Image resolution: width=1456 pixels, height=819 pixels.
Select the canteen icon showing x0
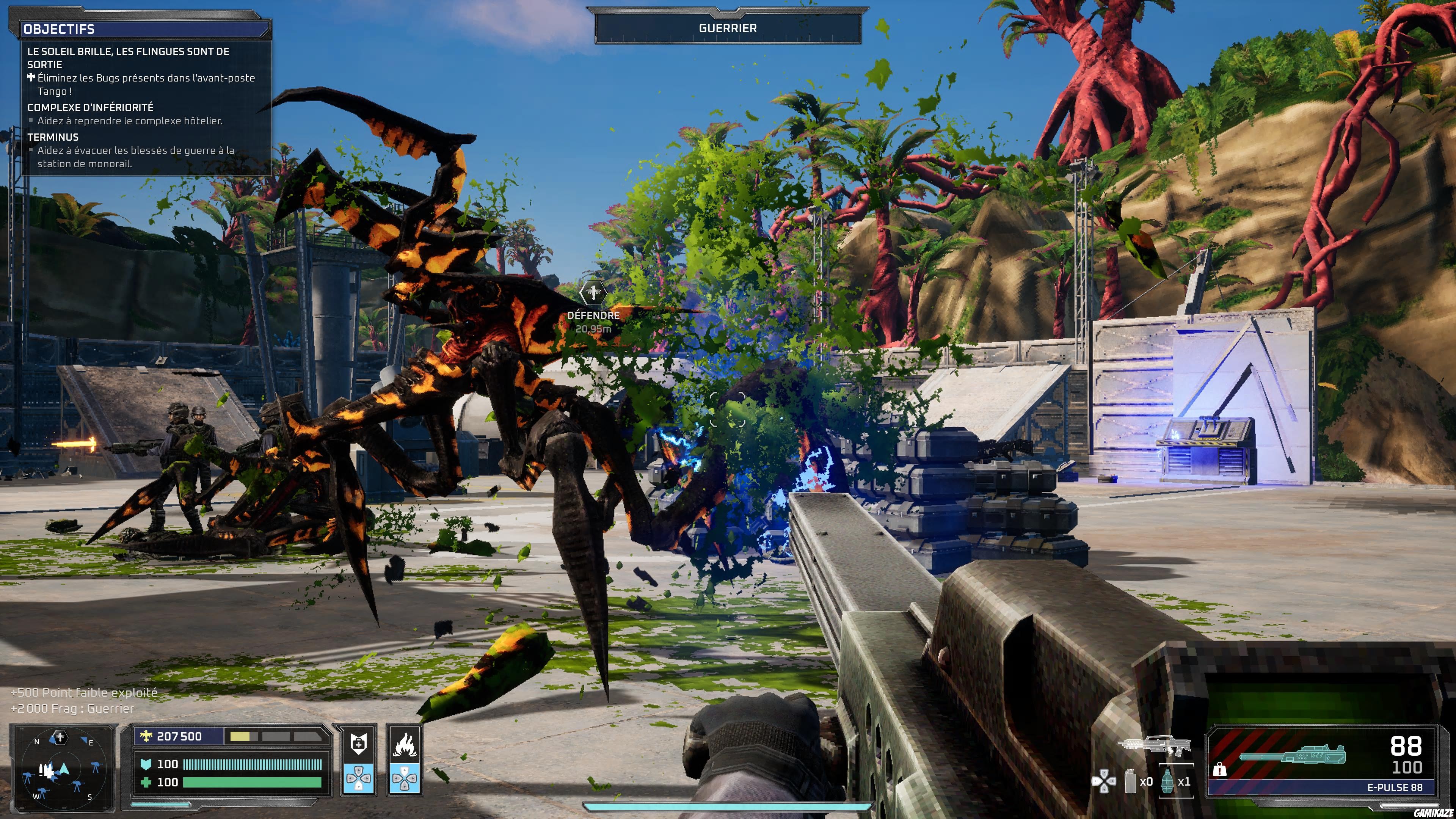1131,783
